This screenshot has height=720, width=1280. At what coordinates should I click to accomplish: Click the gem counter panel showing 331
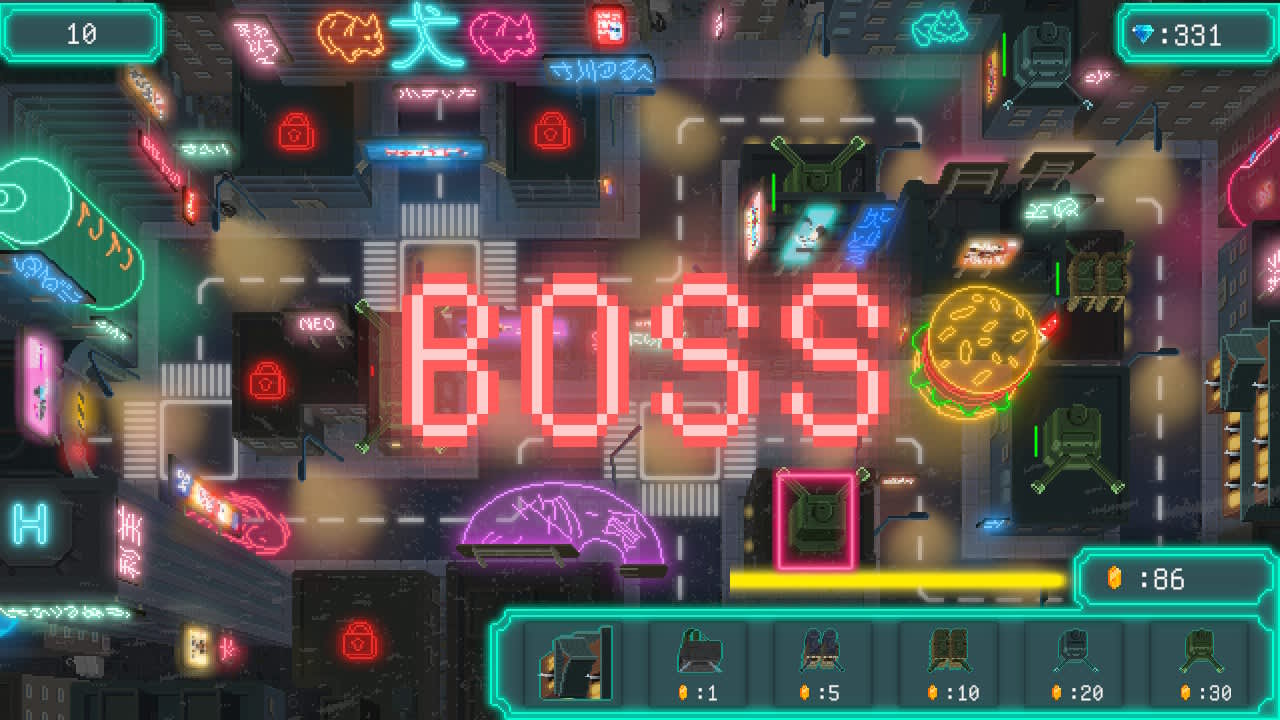1195,32
